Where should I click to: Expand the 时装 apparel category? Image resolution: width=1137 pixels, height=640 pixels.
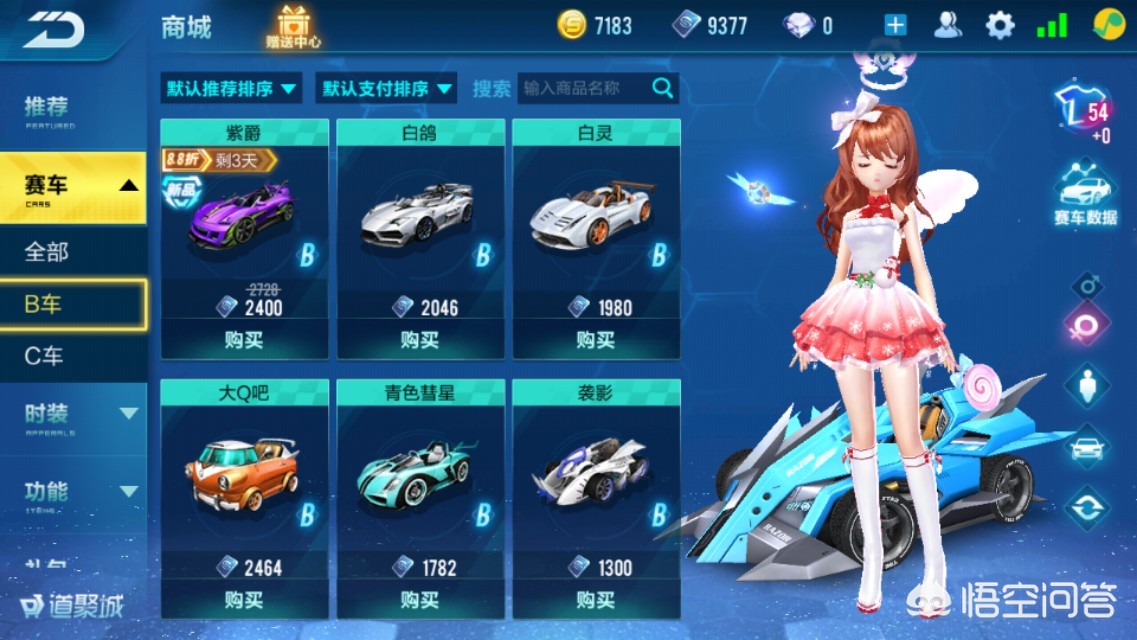click(72, 413)
